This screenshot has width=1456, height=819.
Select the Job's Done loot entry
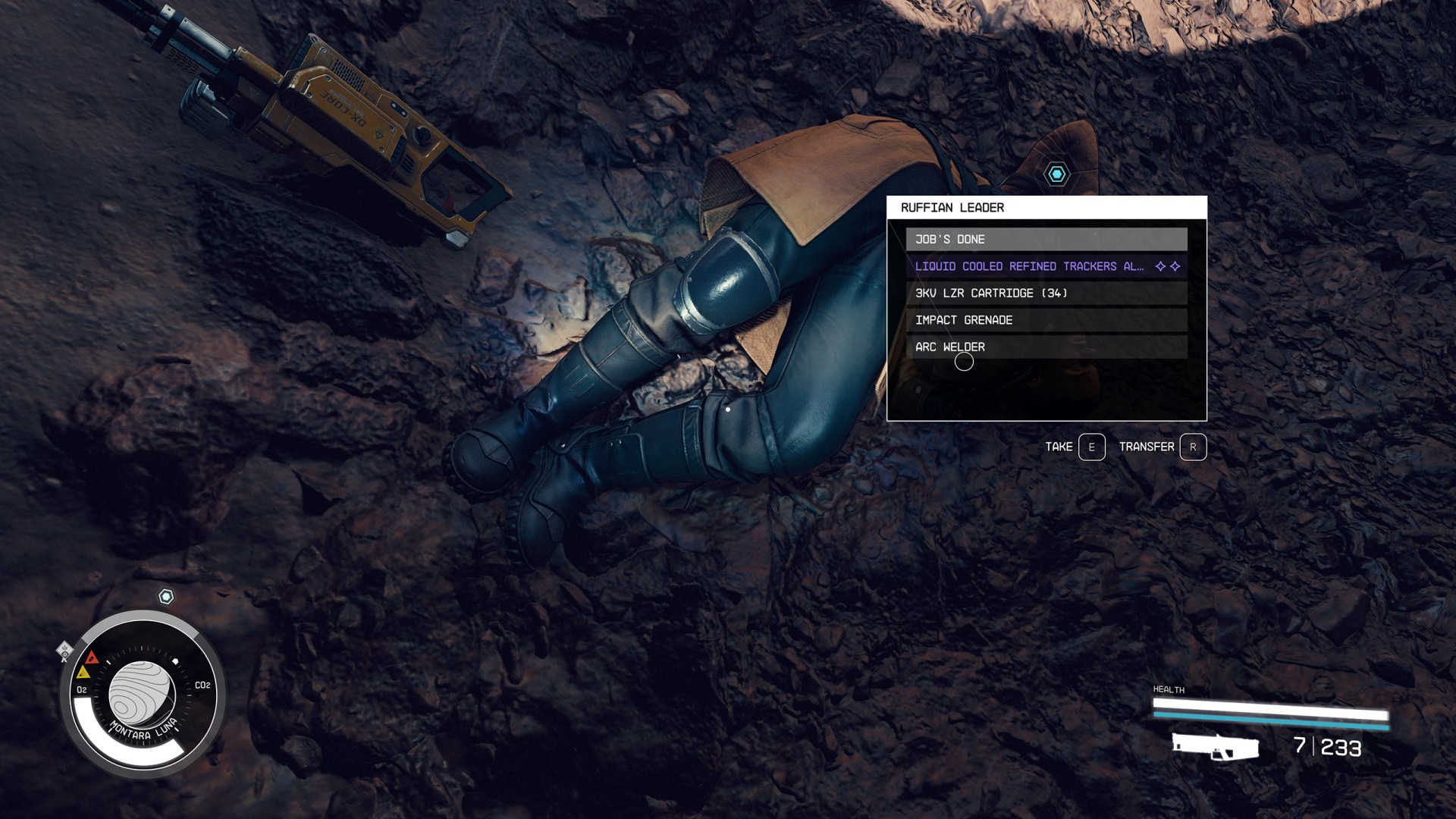coord(1046,239)
